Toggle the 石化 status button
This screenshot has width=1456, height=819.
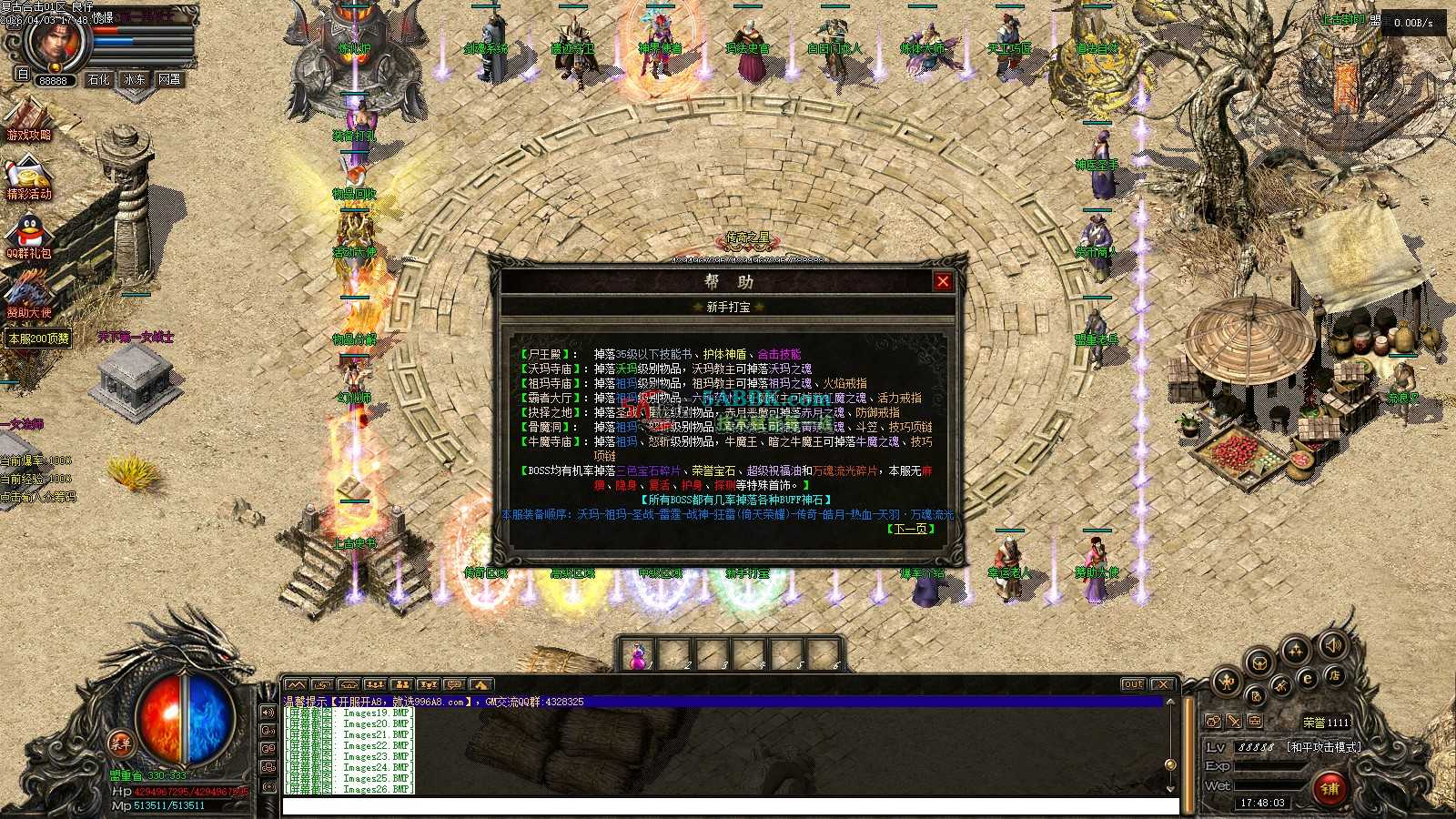(x=98, y=80)
